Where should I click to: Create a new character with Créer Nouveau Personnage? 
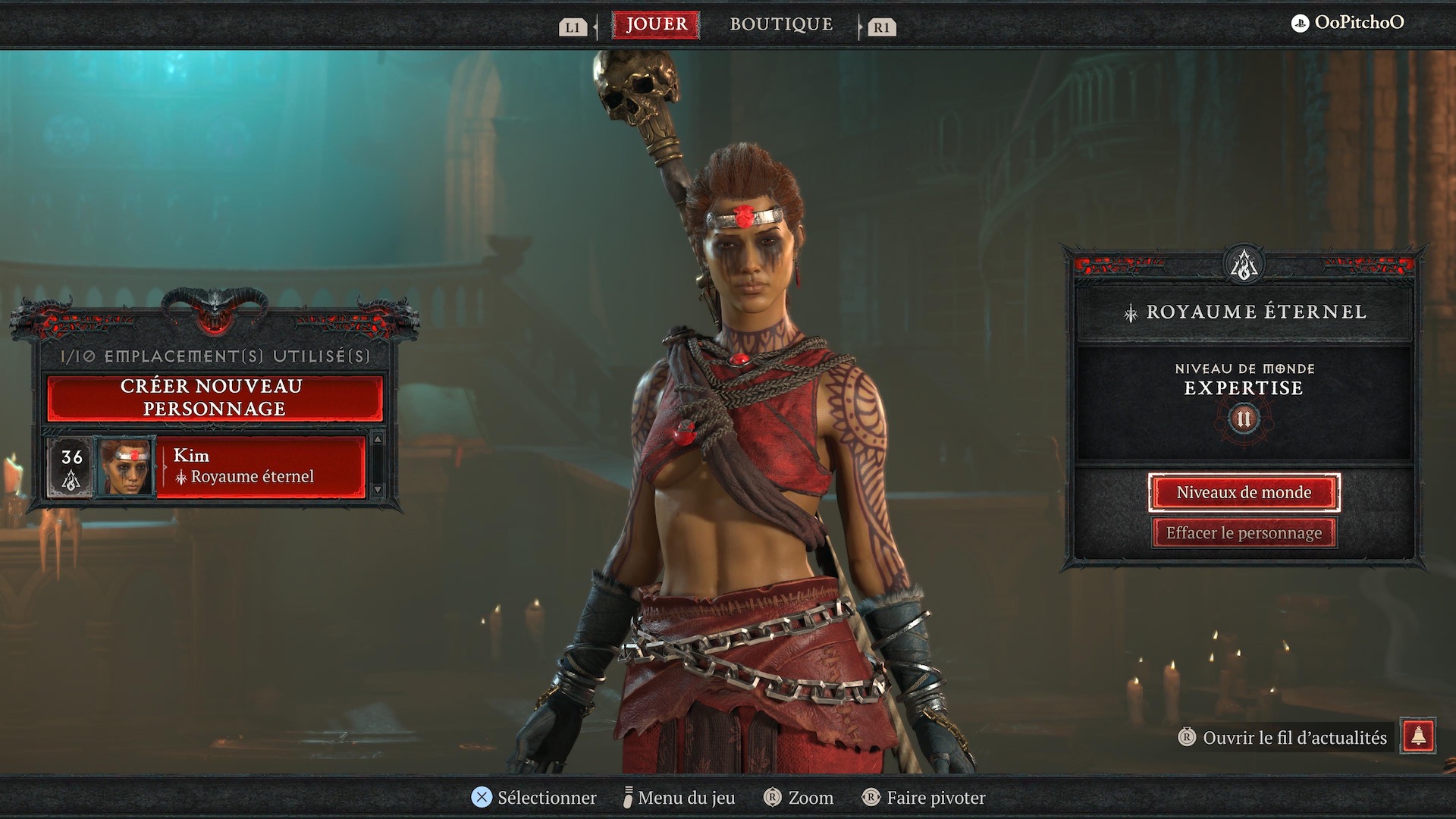pyautogui.click(x=215, y=397)
